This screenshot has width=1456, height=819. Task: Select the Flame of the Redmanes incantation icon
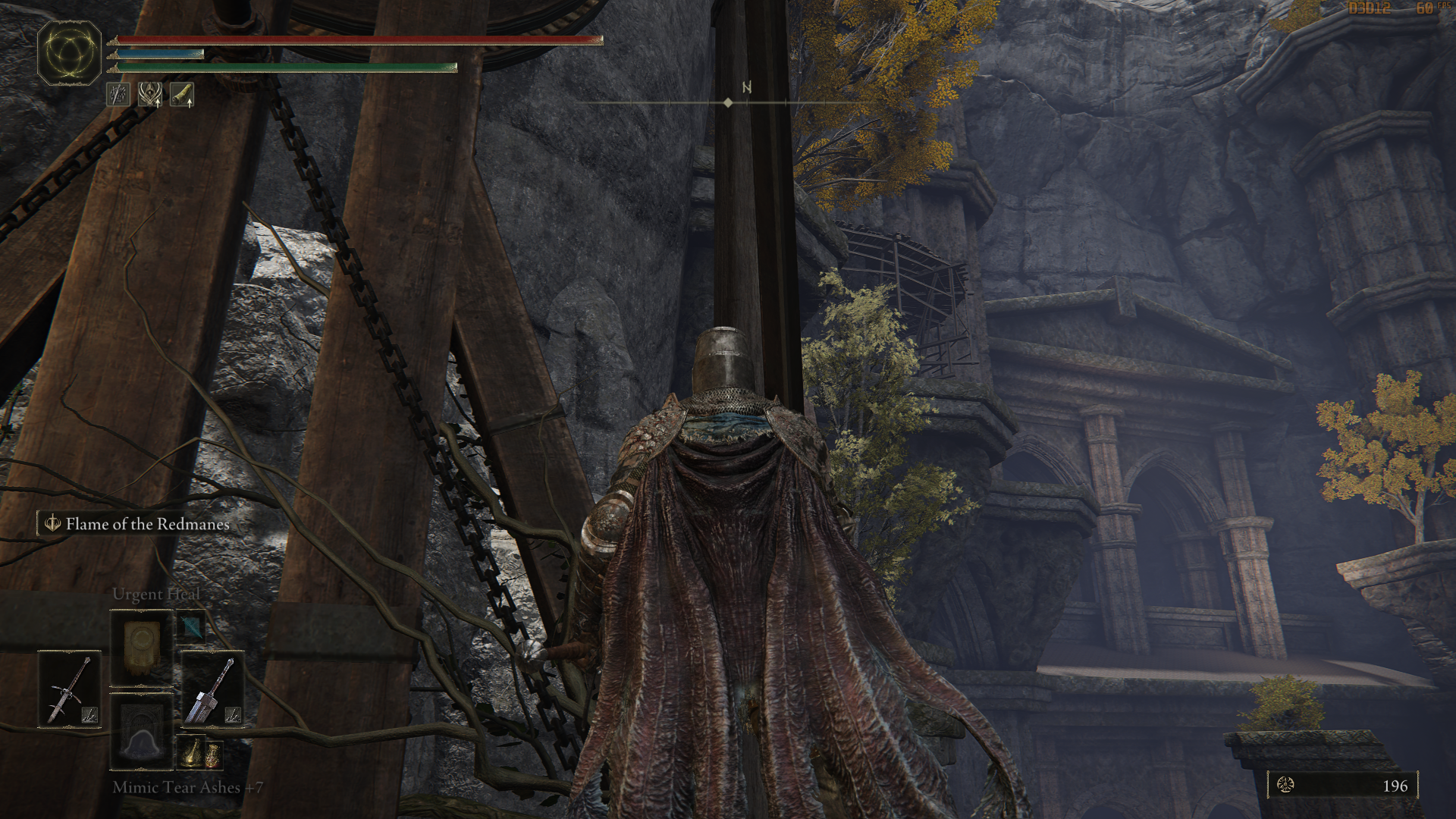coord(51,524)
